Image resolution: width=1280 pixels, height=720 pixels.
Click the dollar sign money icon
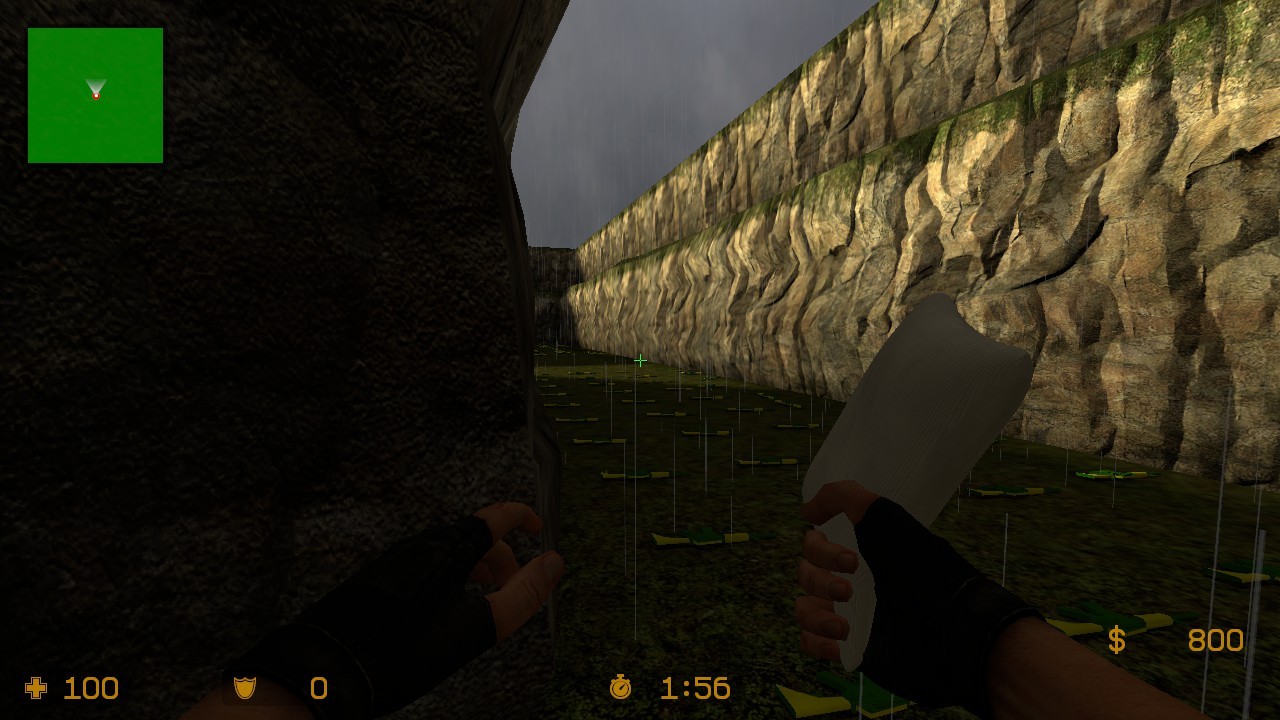coord(1117,640)
